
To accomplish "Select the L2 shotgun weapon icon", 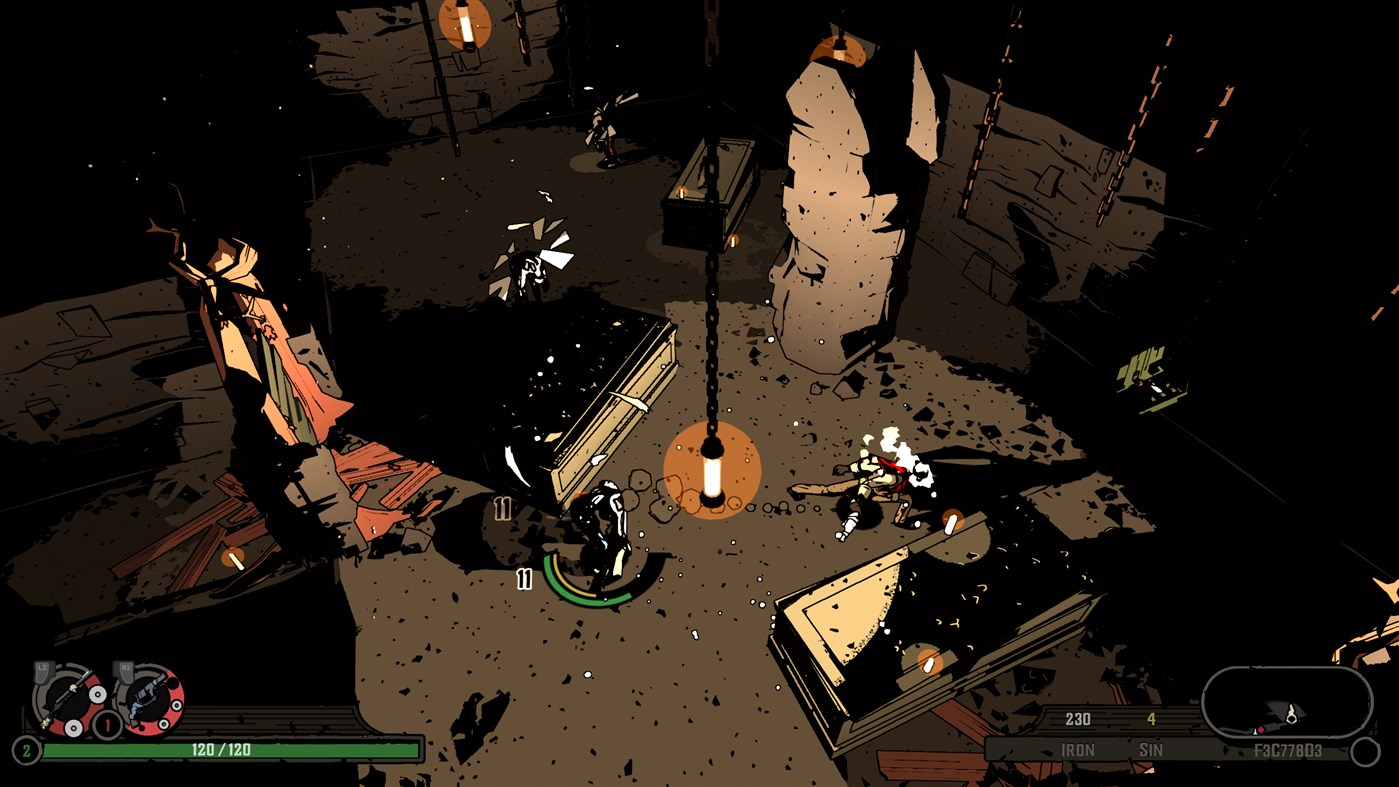I will click(x=70, y=699).
